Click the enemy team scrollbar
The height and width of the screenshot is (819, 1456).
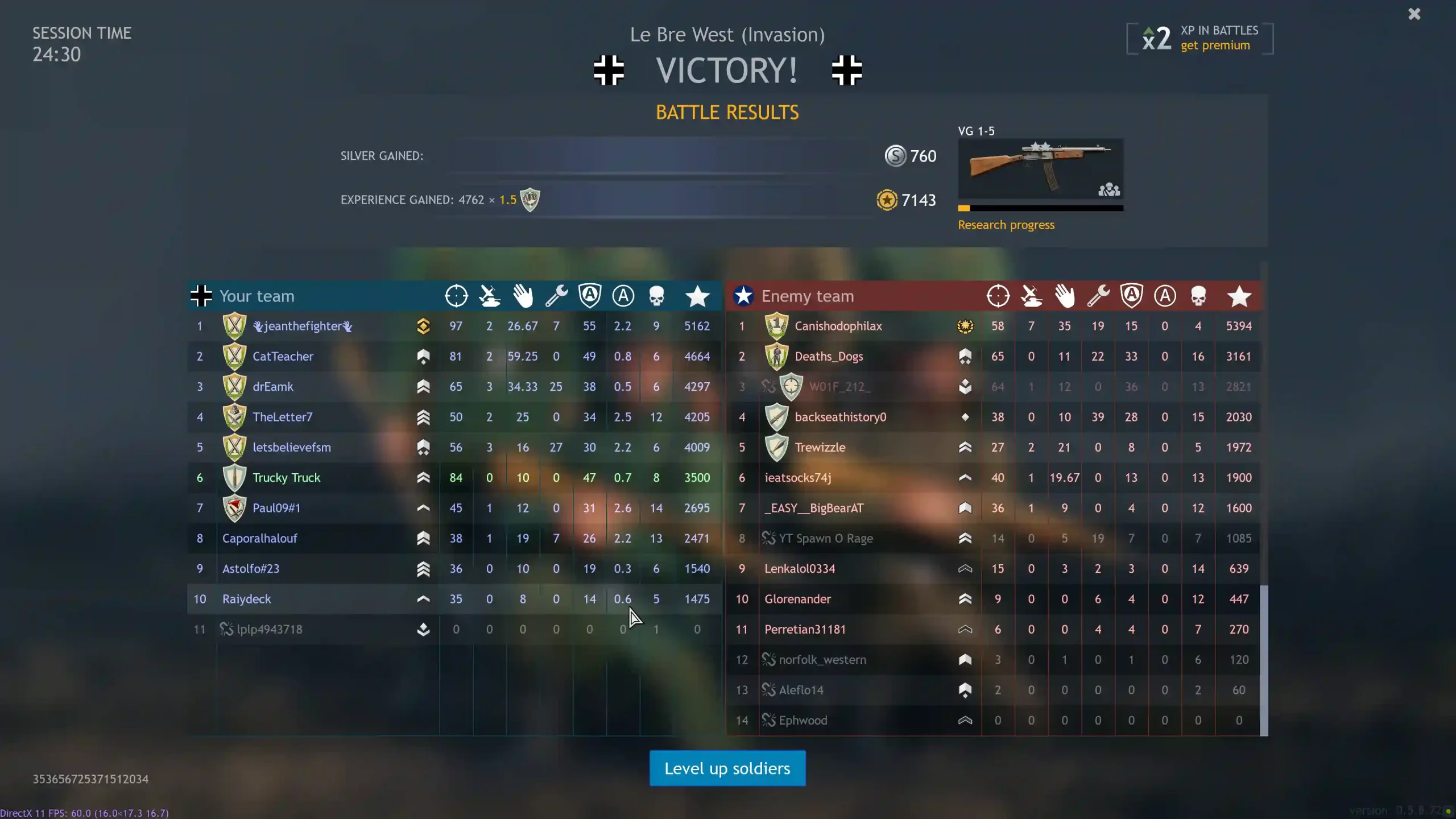1263,660
